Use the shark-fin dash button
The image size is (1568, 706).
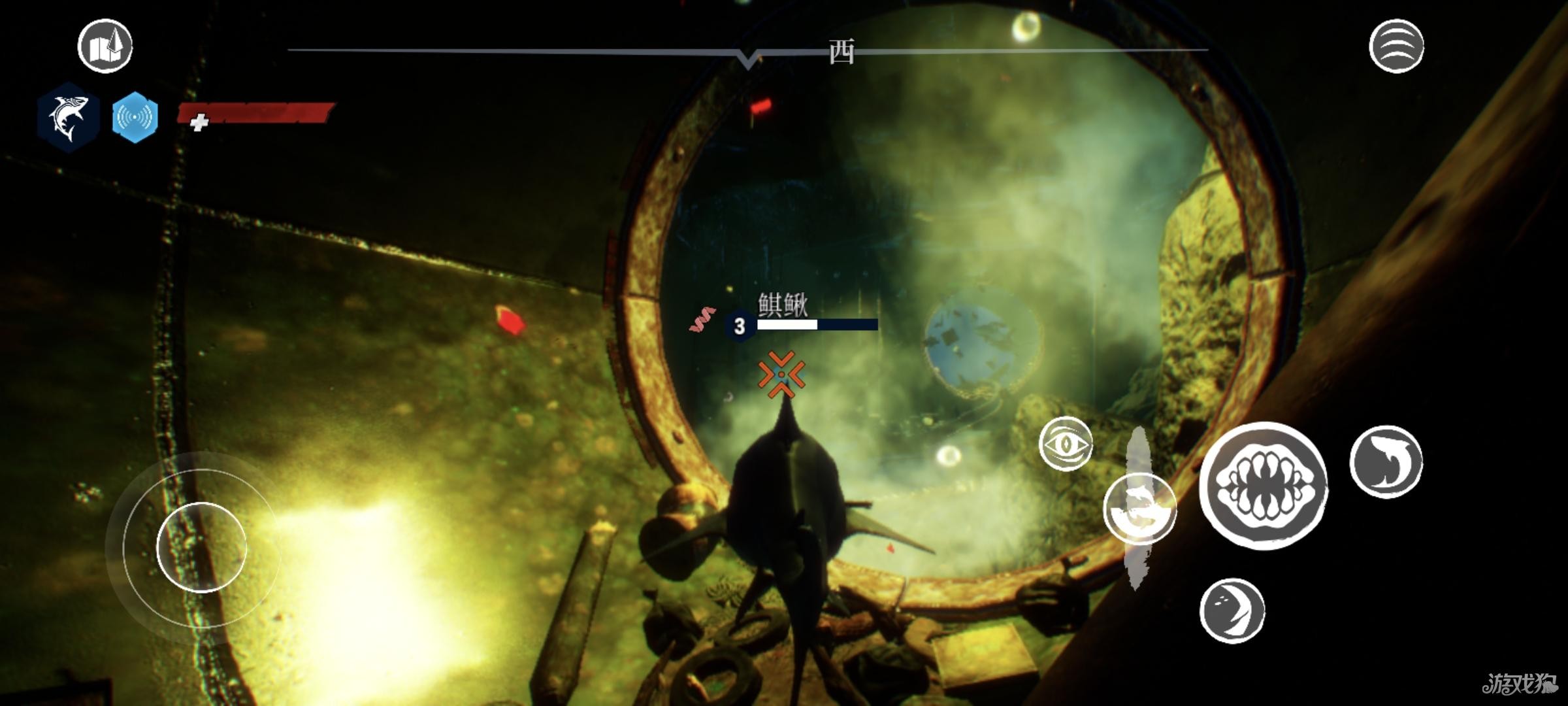1386,462
